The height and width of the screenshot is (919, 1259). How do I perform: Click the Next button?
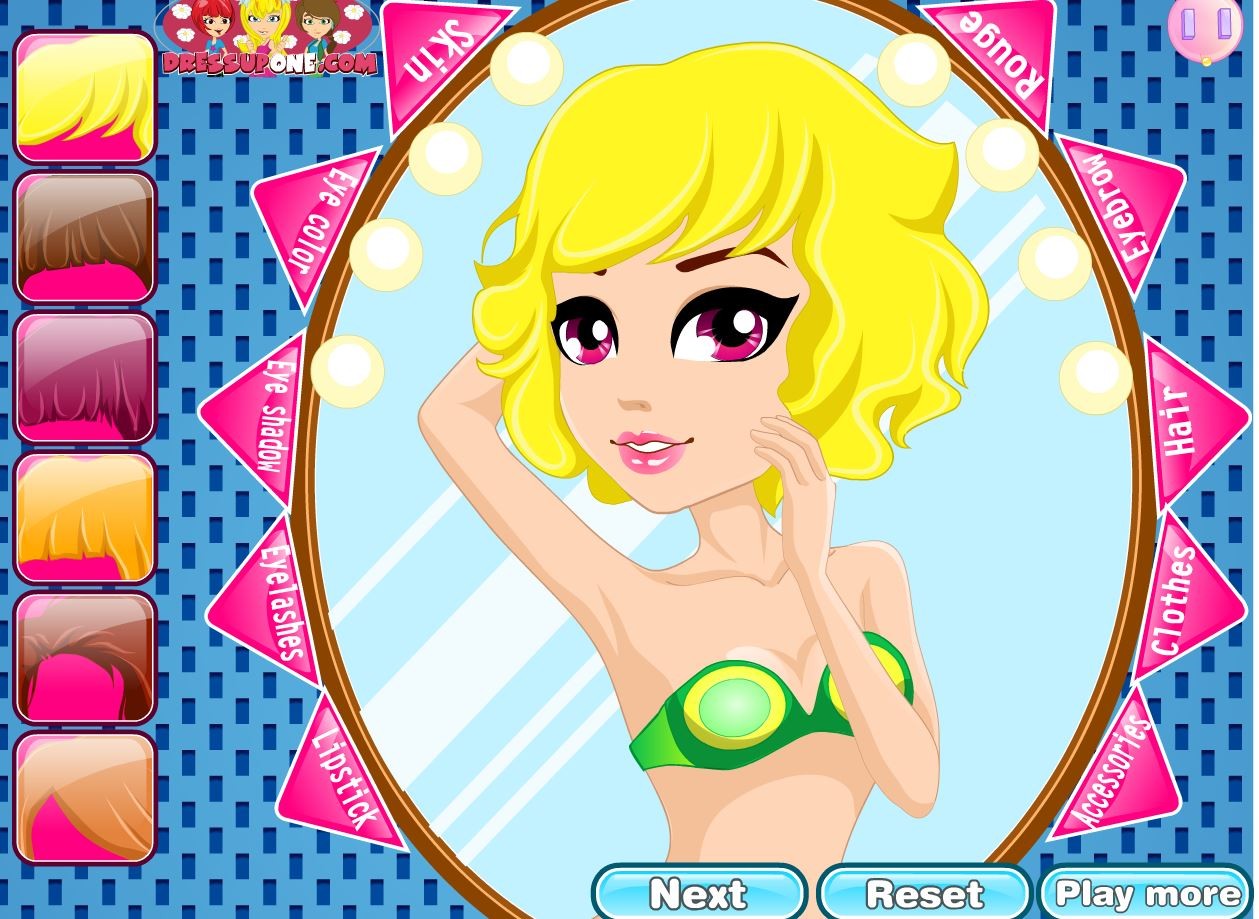coord(699,893)
